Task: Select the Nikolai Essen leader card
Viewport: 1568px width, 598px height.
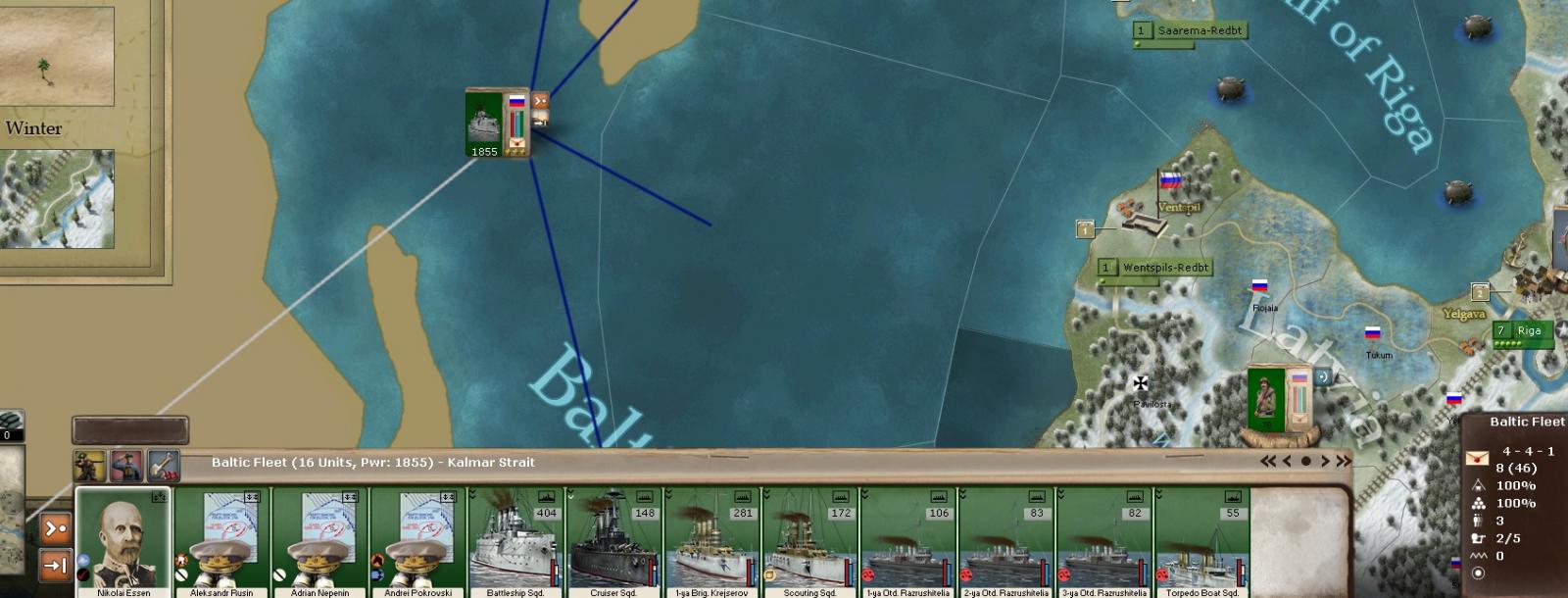Action: coord(123,539)
